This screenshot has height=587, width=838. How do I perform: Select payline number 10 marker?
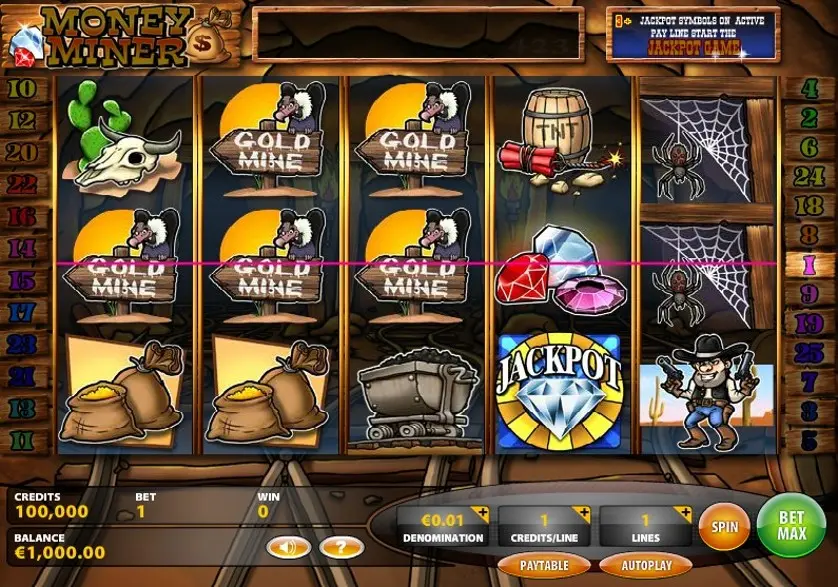tap(22, 88)
